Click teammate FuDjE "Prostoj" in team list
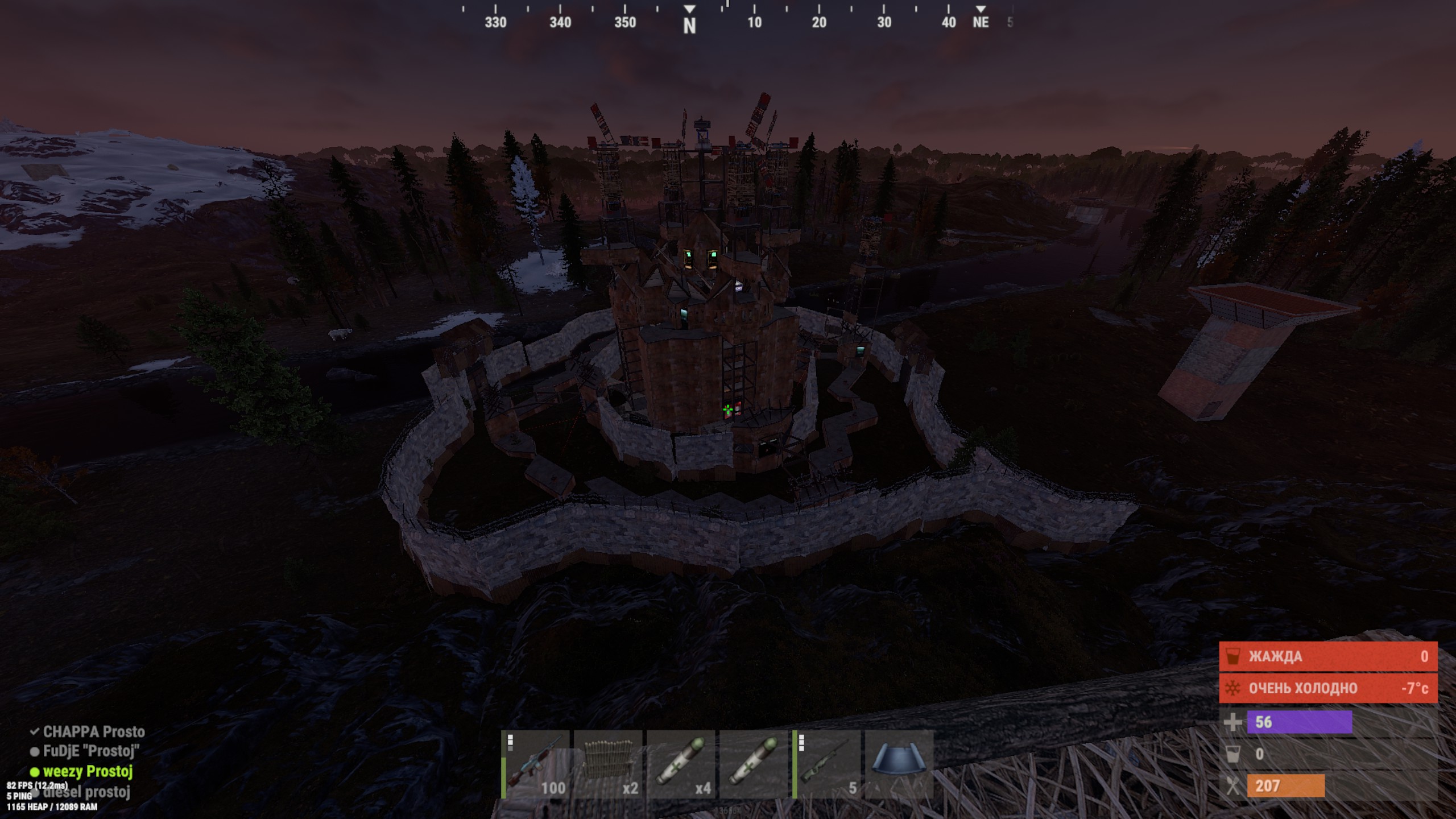The width and height of the screenshot is (1456, 819). point(90,751)
